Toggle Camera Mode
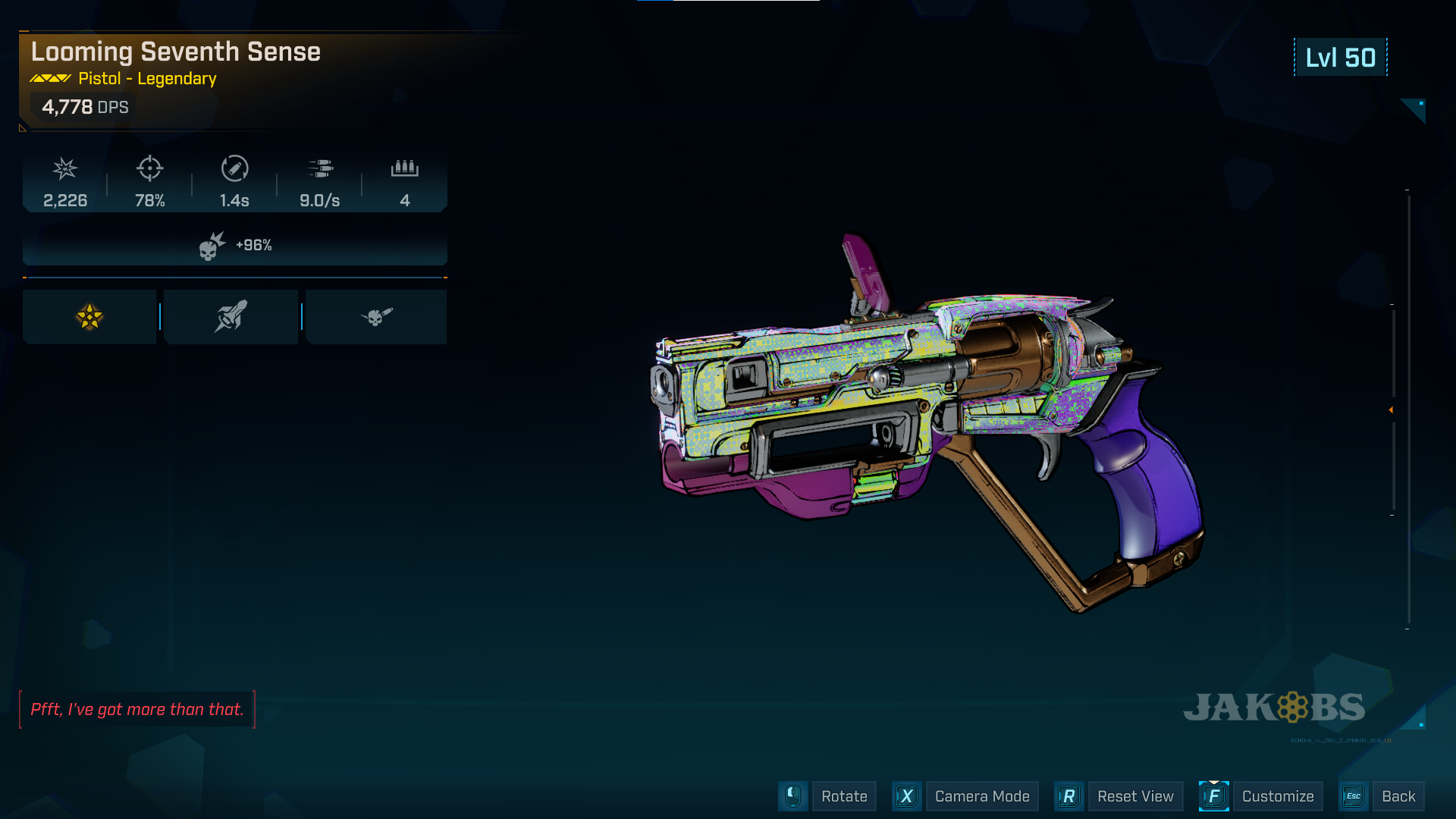 981,796
